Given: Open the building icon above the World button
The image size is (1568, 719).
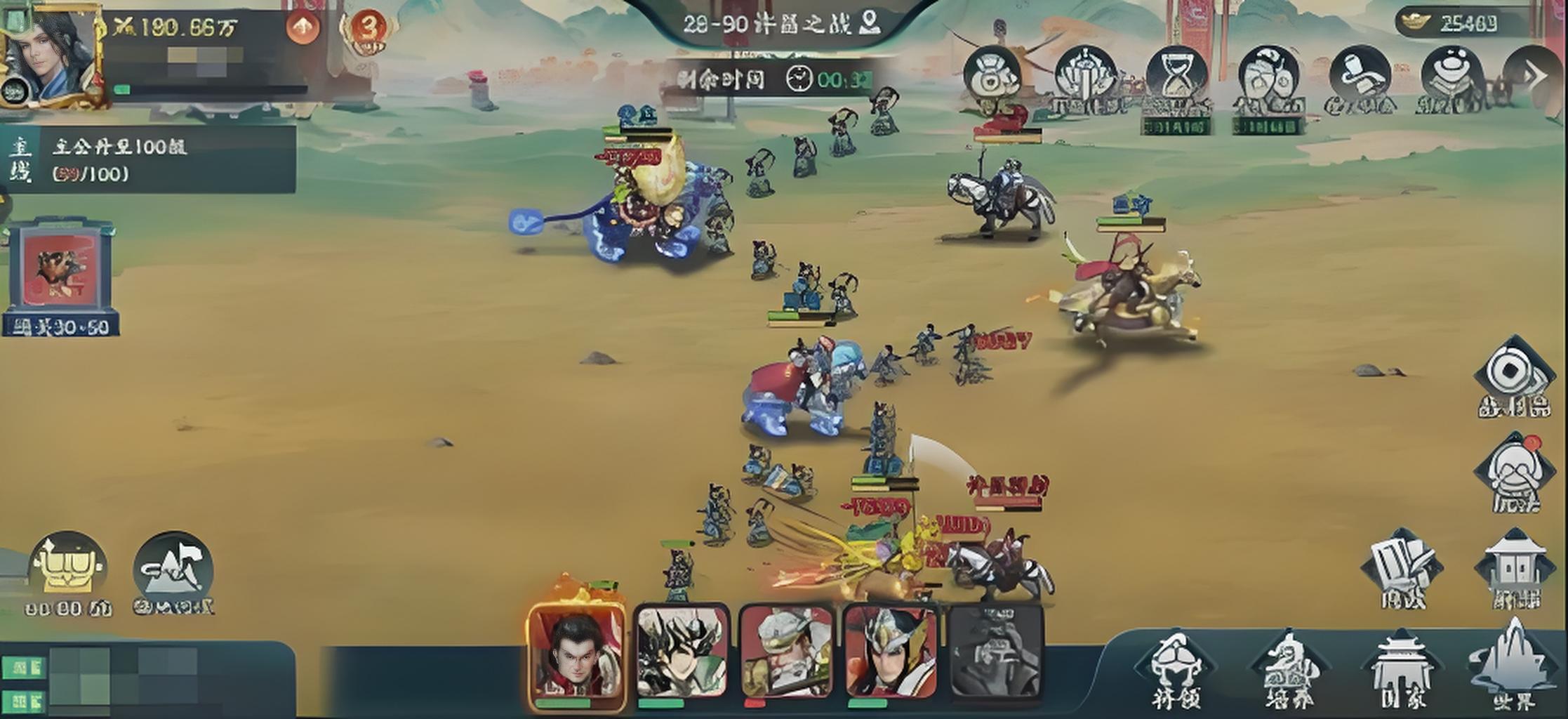Looking at the screenshot, I should (x=1516, y=569).
